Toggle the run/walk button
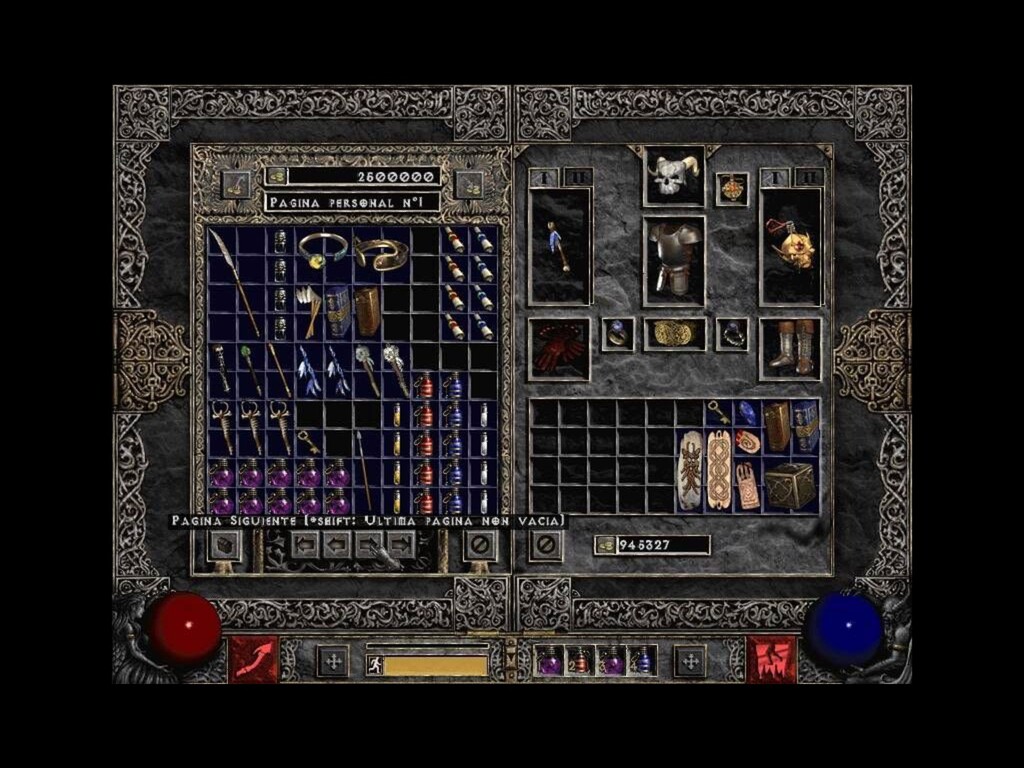The image size is (1024, 768). click(375, 664)
